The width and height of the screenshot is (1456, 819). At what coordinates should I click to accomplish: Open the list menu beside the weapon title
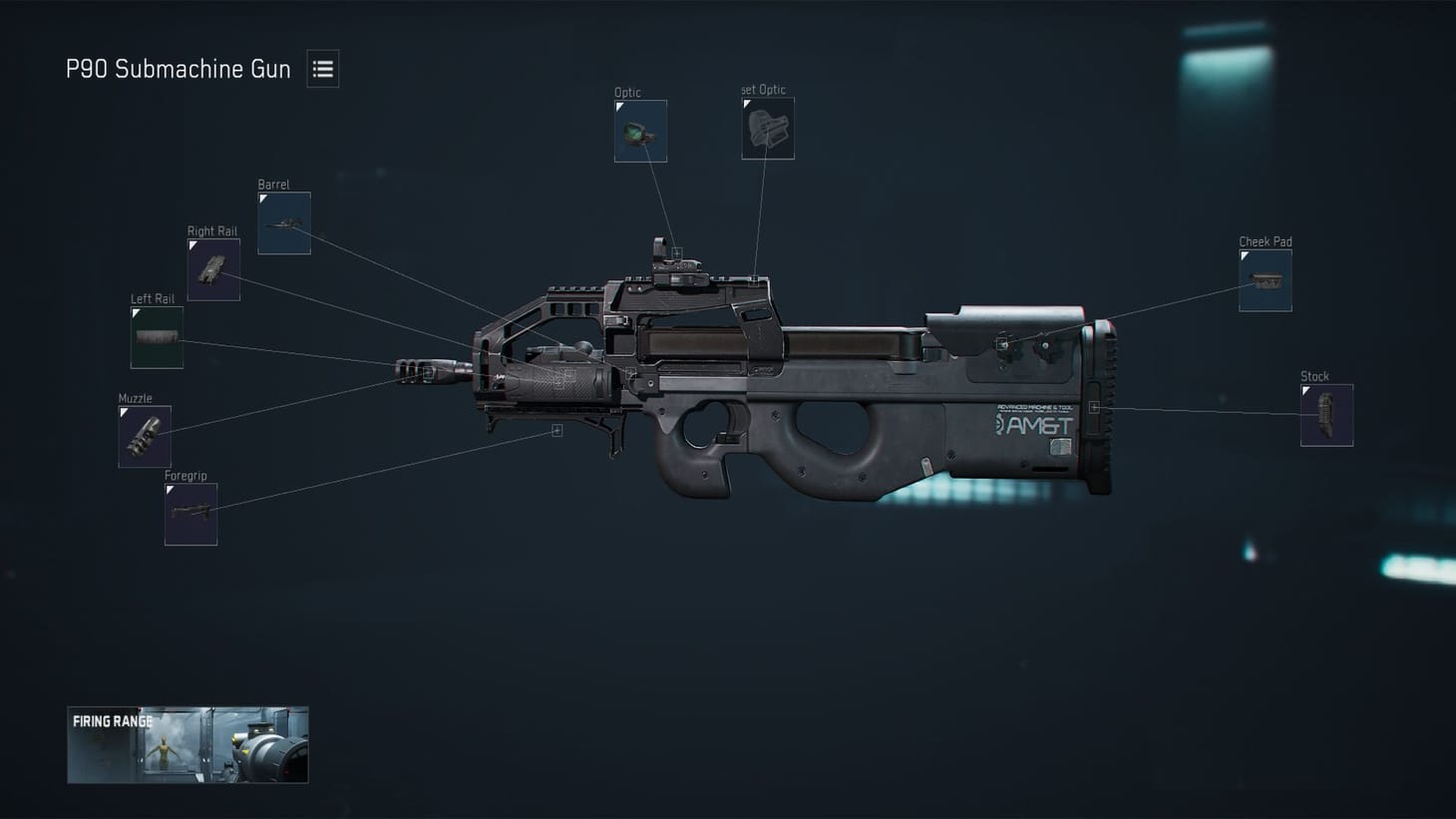point(322,68)
